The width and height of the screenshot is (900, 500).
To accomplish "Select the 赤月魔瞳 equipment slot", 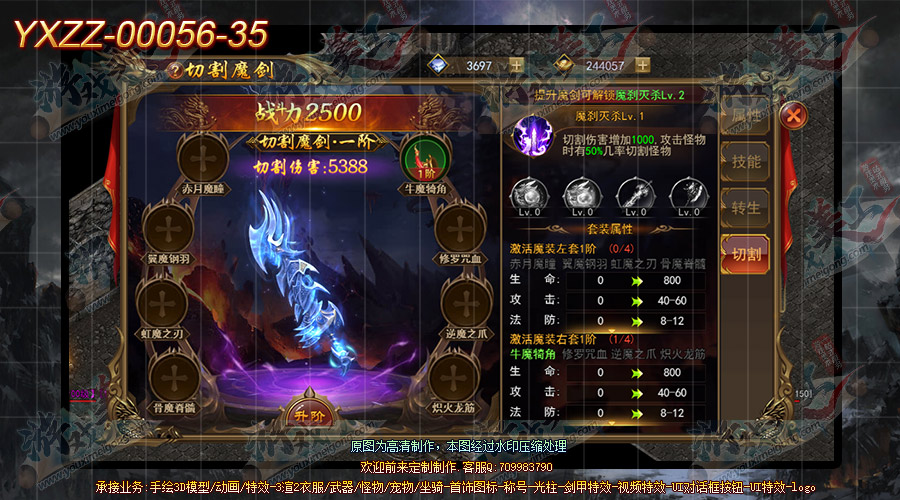I will [x=203, y=157].
